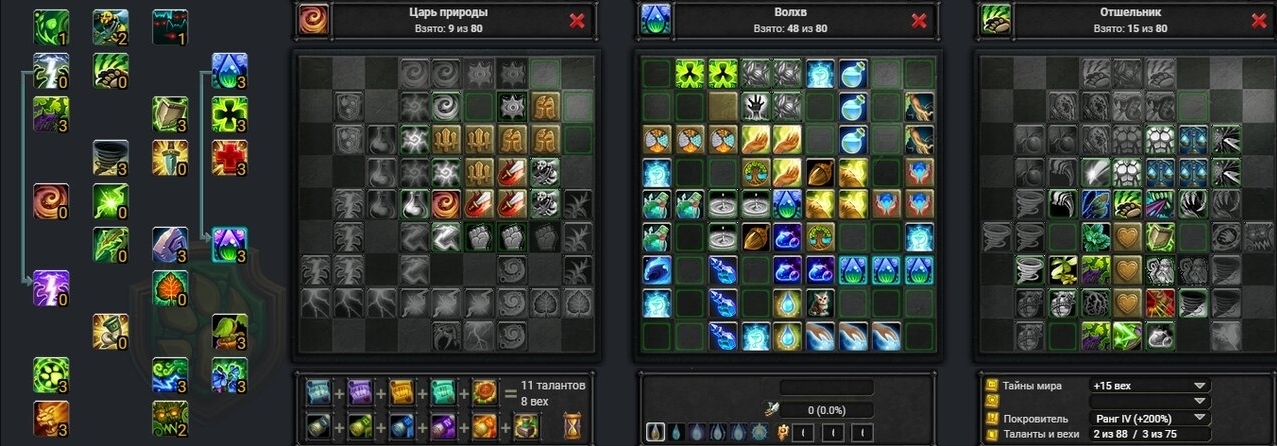This screenshot has height=446, width=1277.
Task: Close the Волхв talent panel
Action: (918, 21)
